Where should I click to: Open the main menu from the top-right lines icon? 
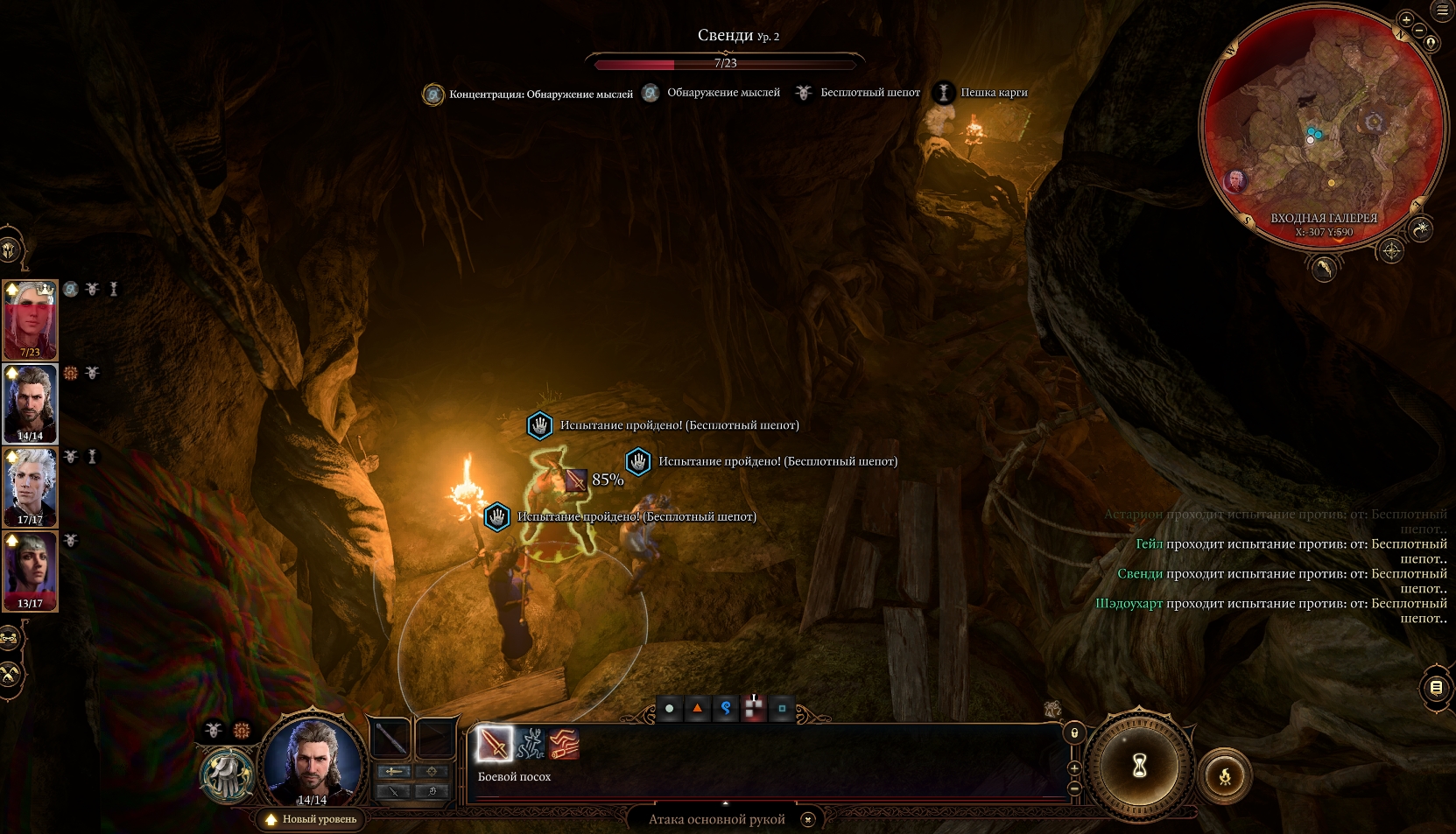[x=1442, y=11]
